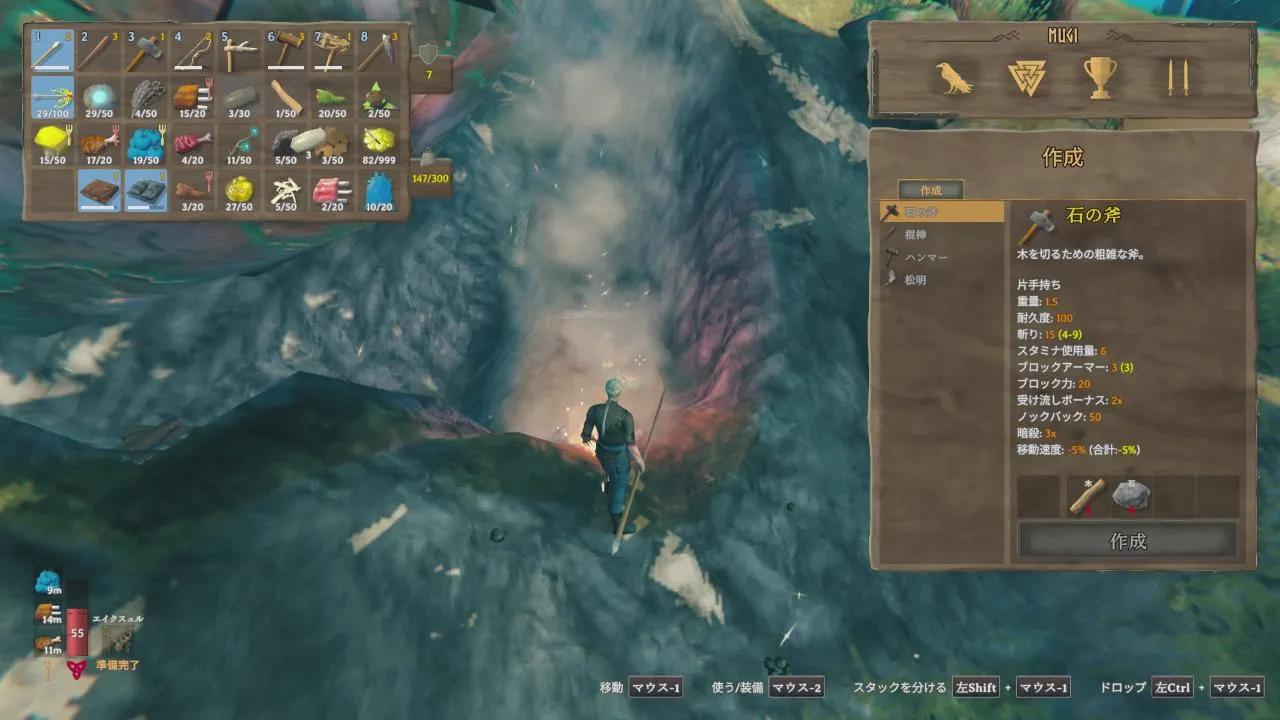Image resolution: width=1280 pixels, height=720 pixels.
Task: Select the spear in hotbar slot 1
Action: point(52,51)
